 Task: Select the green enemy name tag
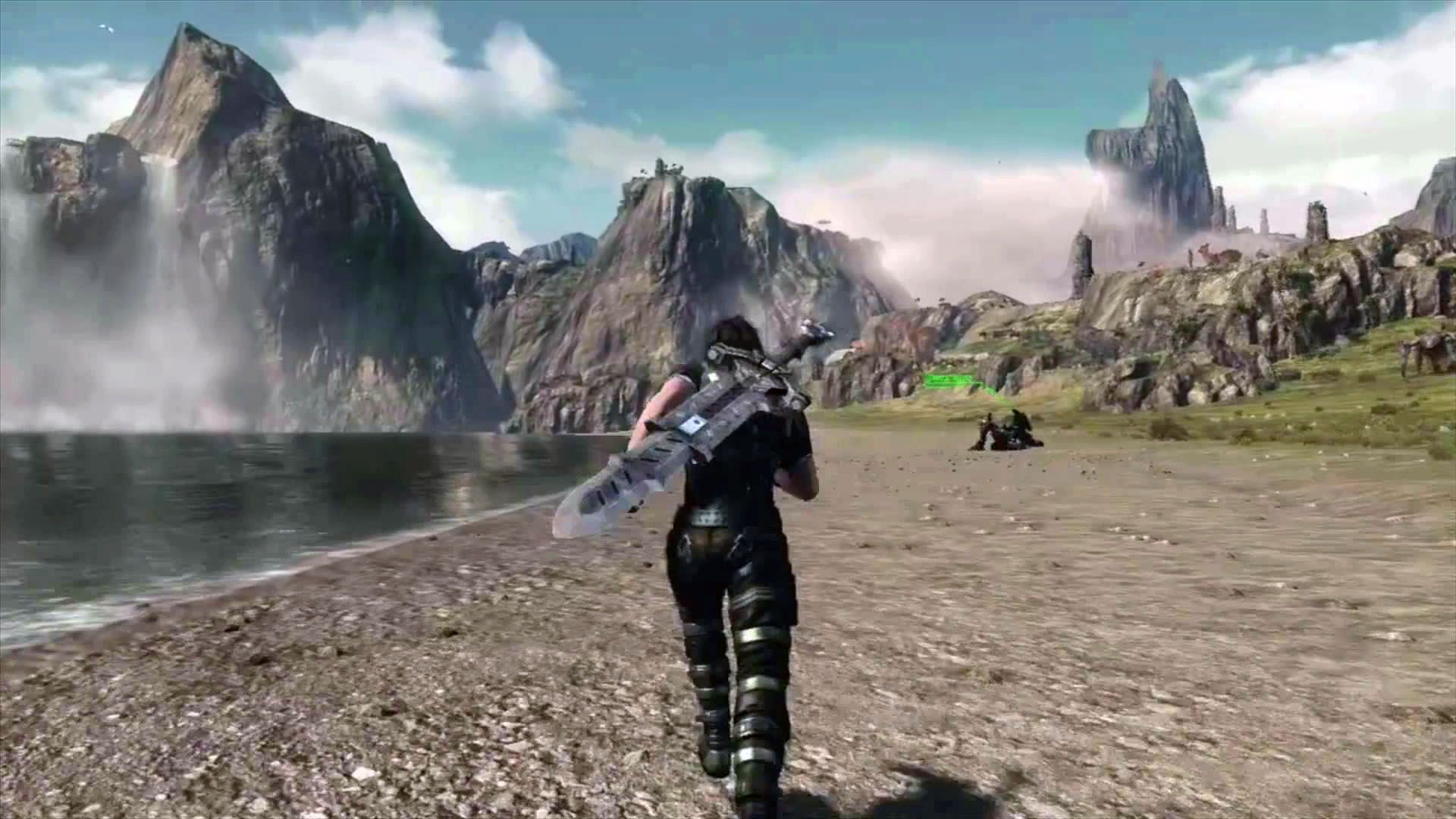click(949, 378)
